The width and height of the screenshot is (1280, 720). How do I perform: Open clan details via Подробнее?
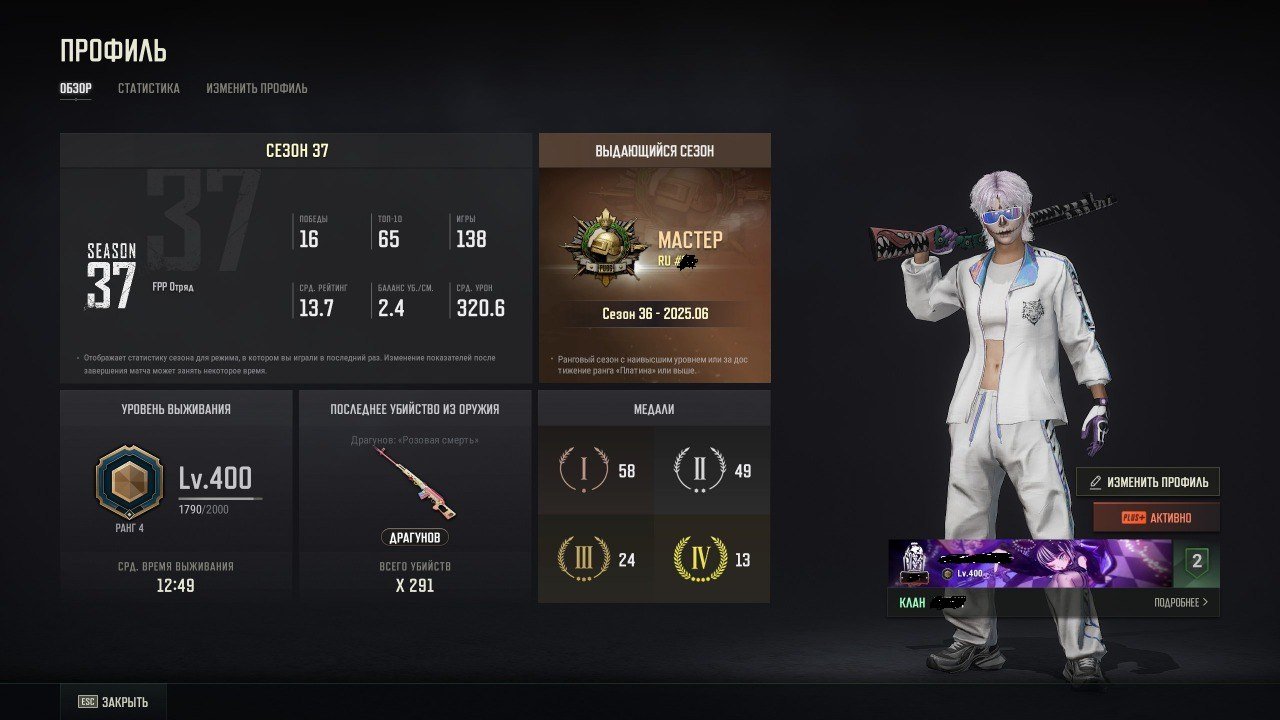(1180, 603)
